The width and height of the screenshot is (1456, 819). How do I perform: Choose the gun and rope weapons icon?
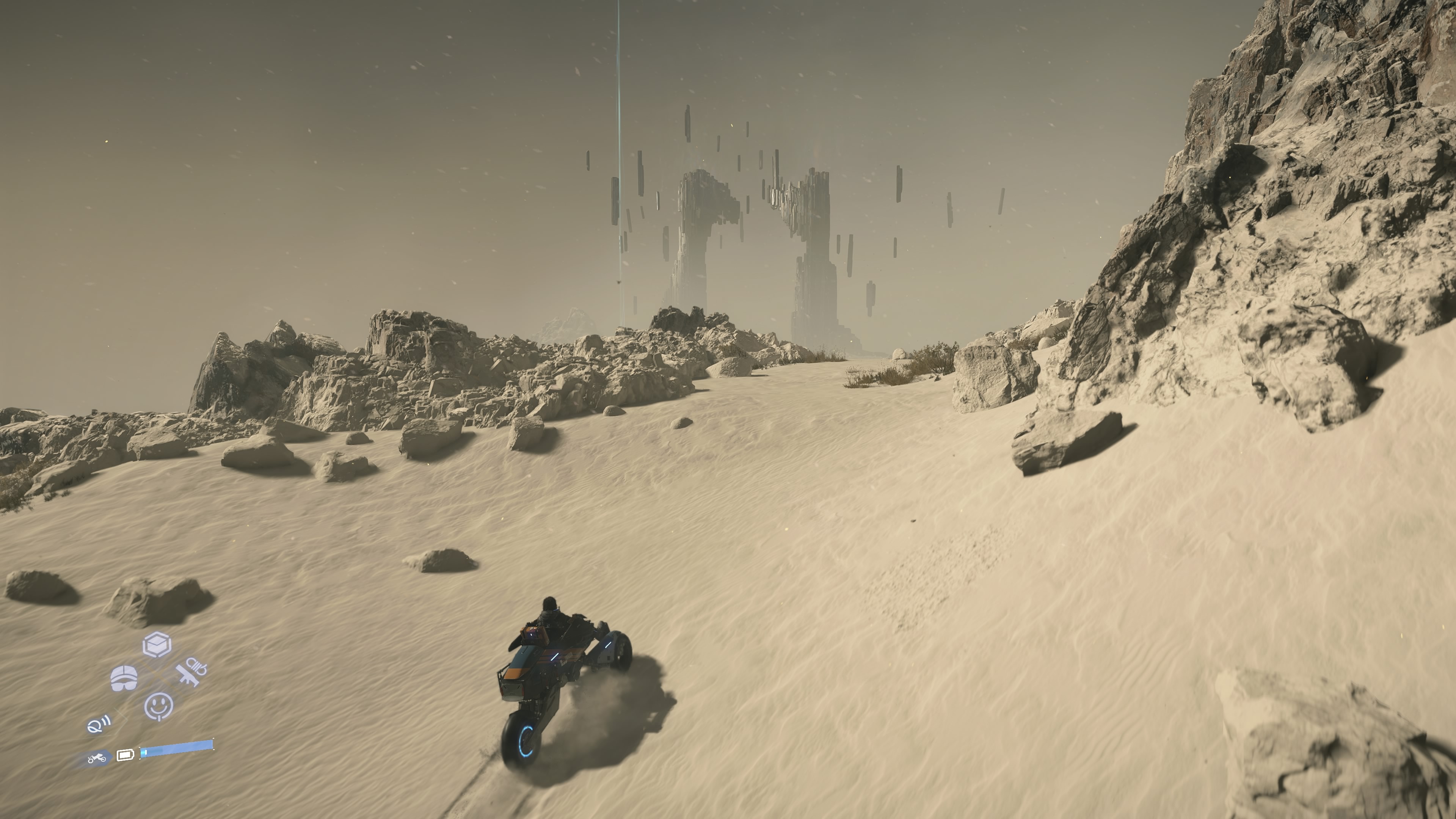(190, 673)
